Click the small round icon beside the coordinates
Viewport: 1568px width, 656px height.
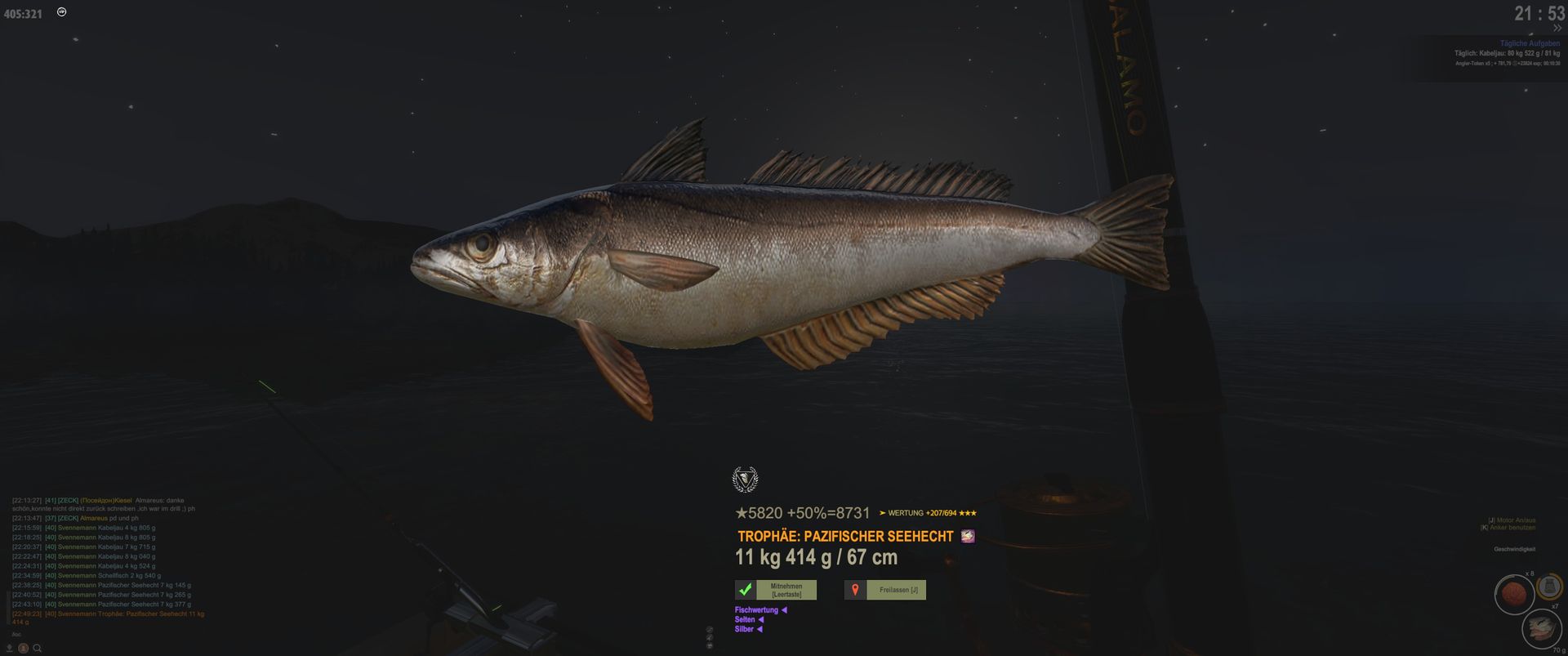(x=62, y=12)
